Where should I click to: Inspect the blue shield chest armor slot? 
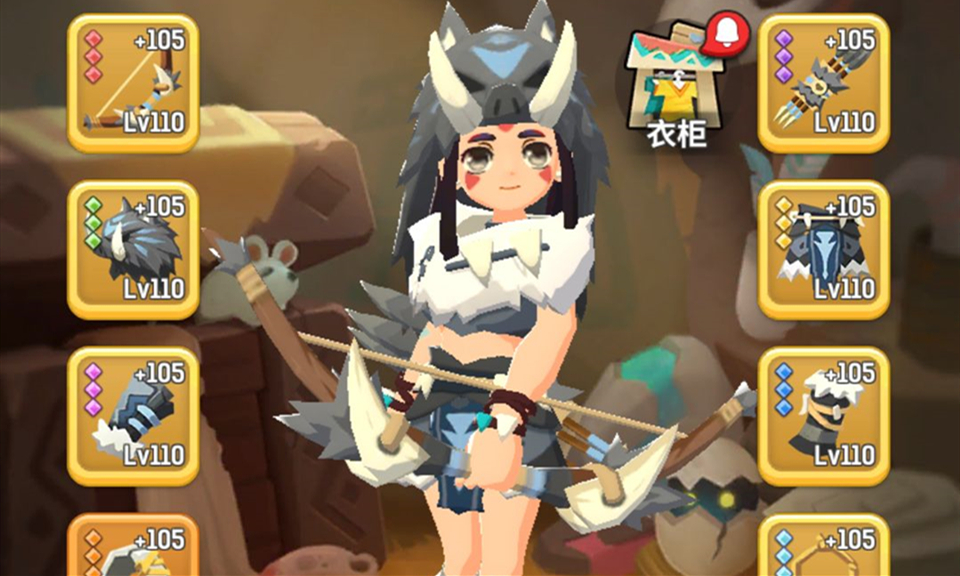click(823, 250)
